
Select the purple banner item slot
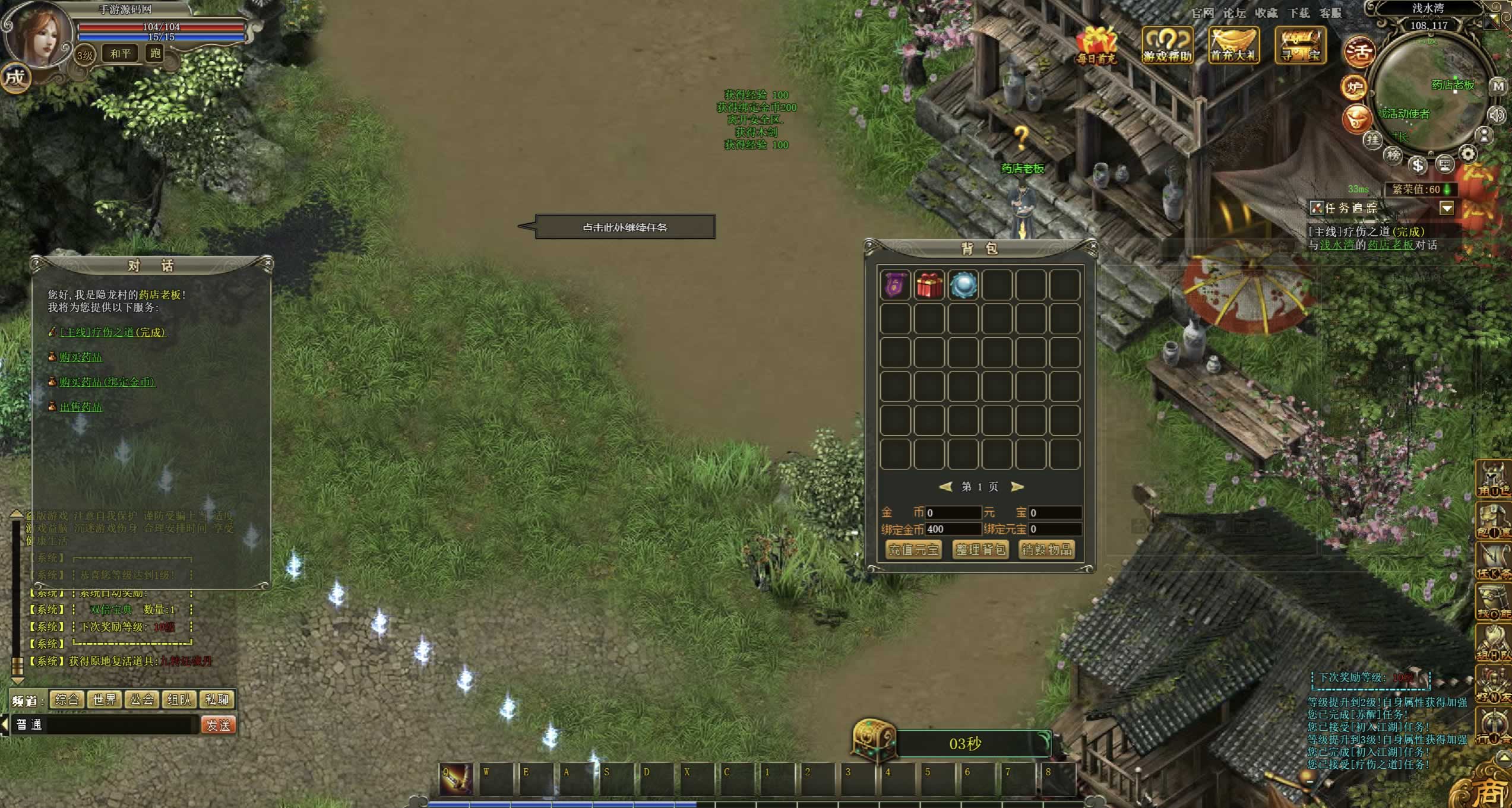coord(895,285)
